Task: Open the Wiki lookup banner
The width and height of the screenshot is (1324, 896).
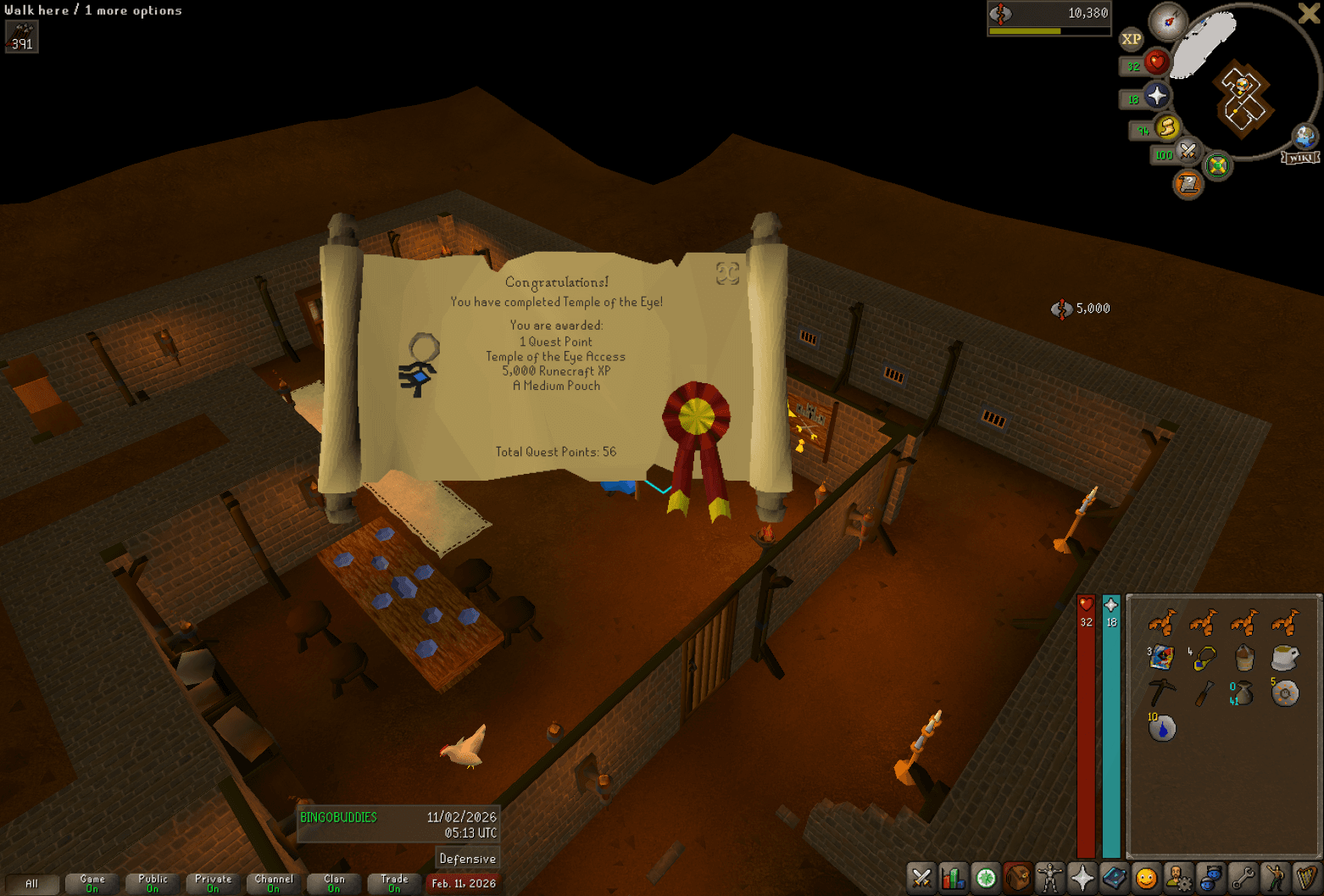Action: (x=1299, y=157)
